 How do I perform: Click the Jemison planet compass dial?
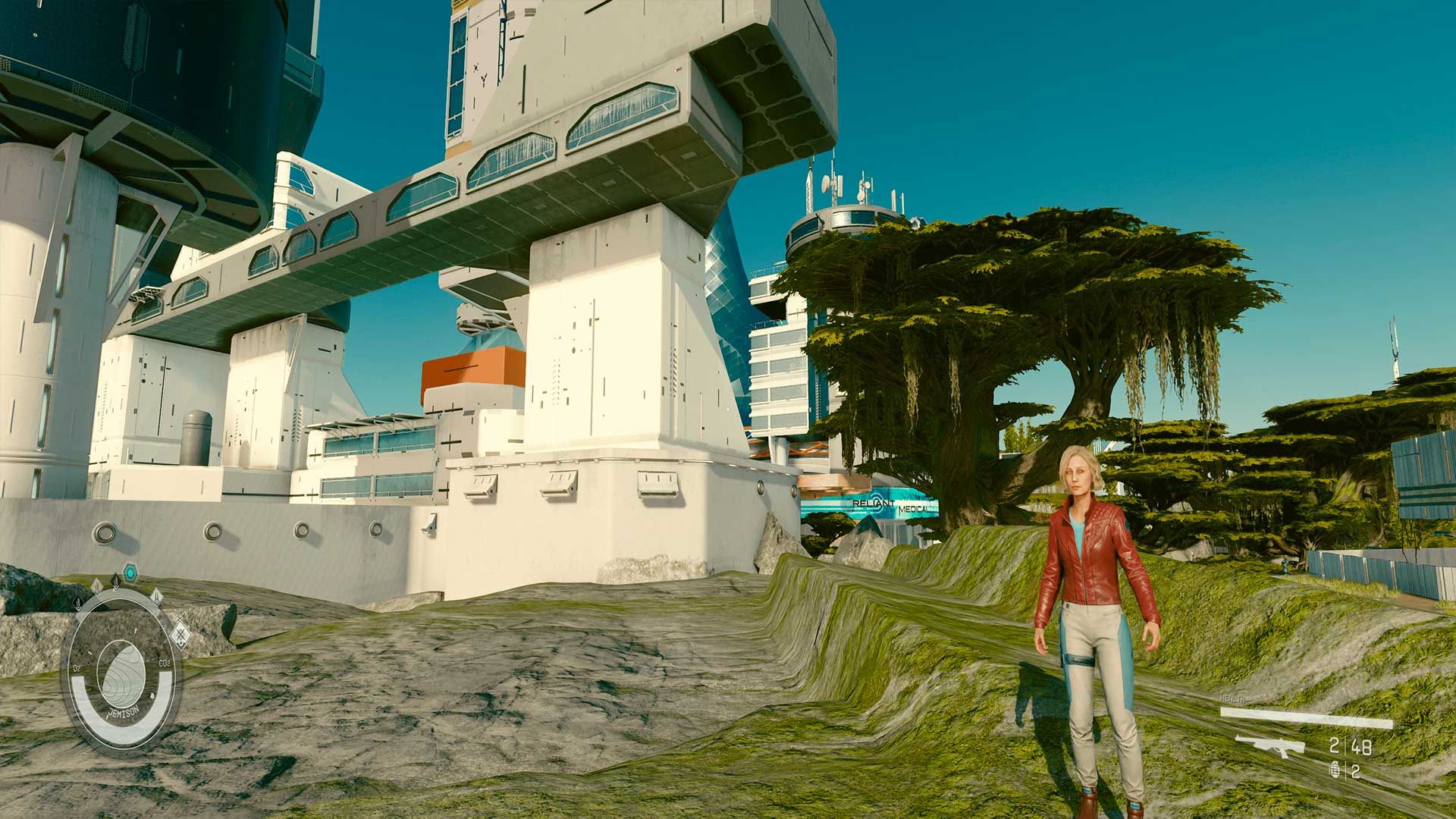(x=121, y=675)
